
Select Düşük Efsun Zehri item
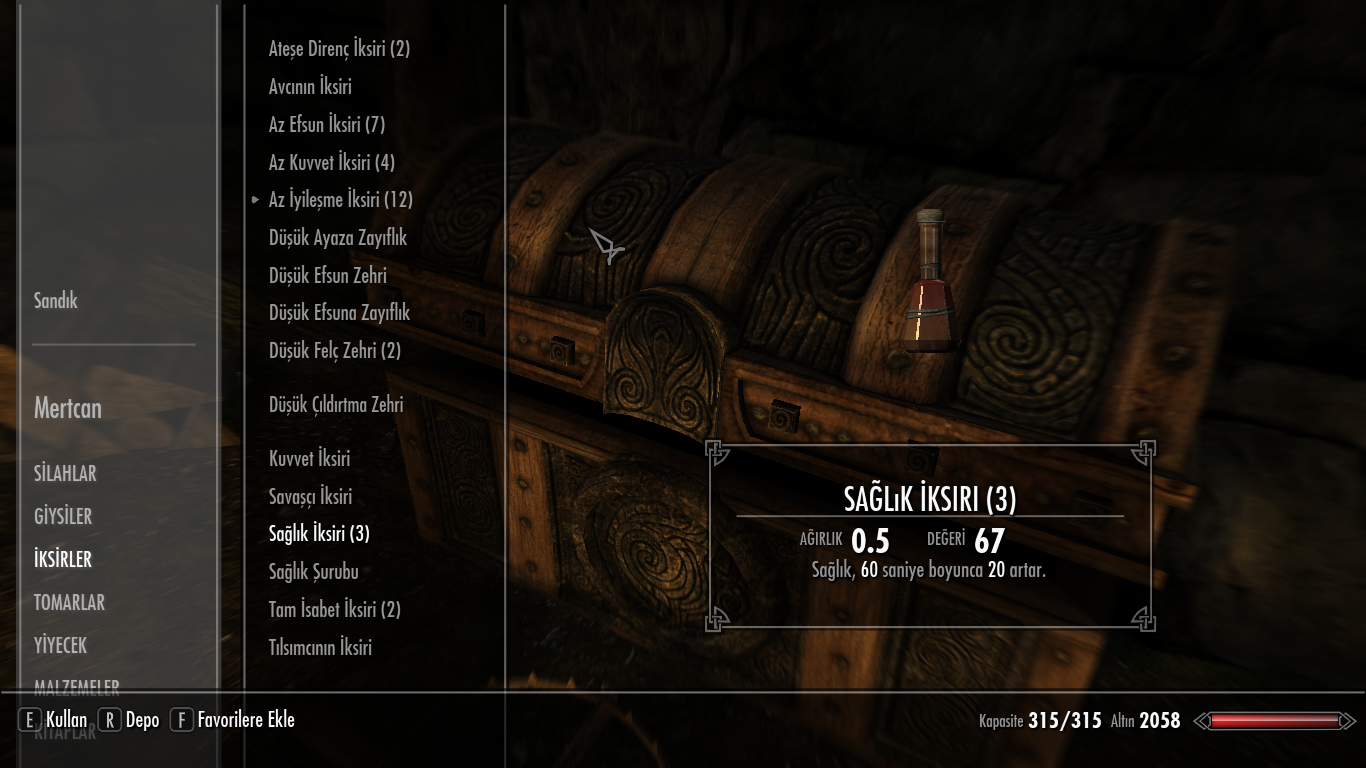click(327, 276)
